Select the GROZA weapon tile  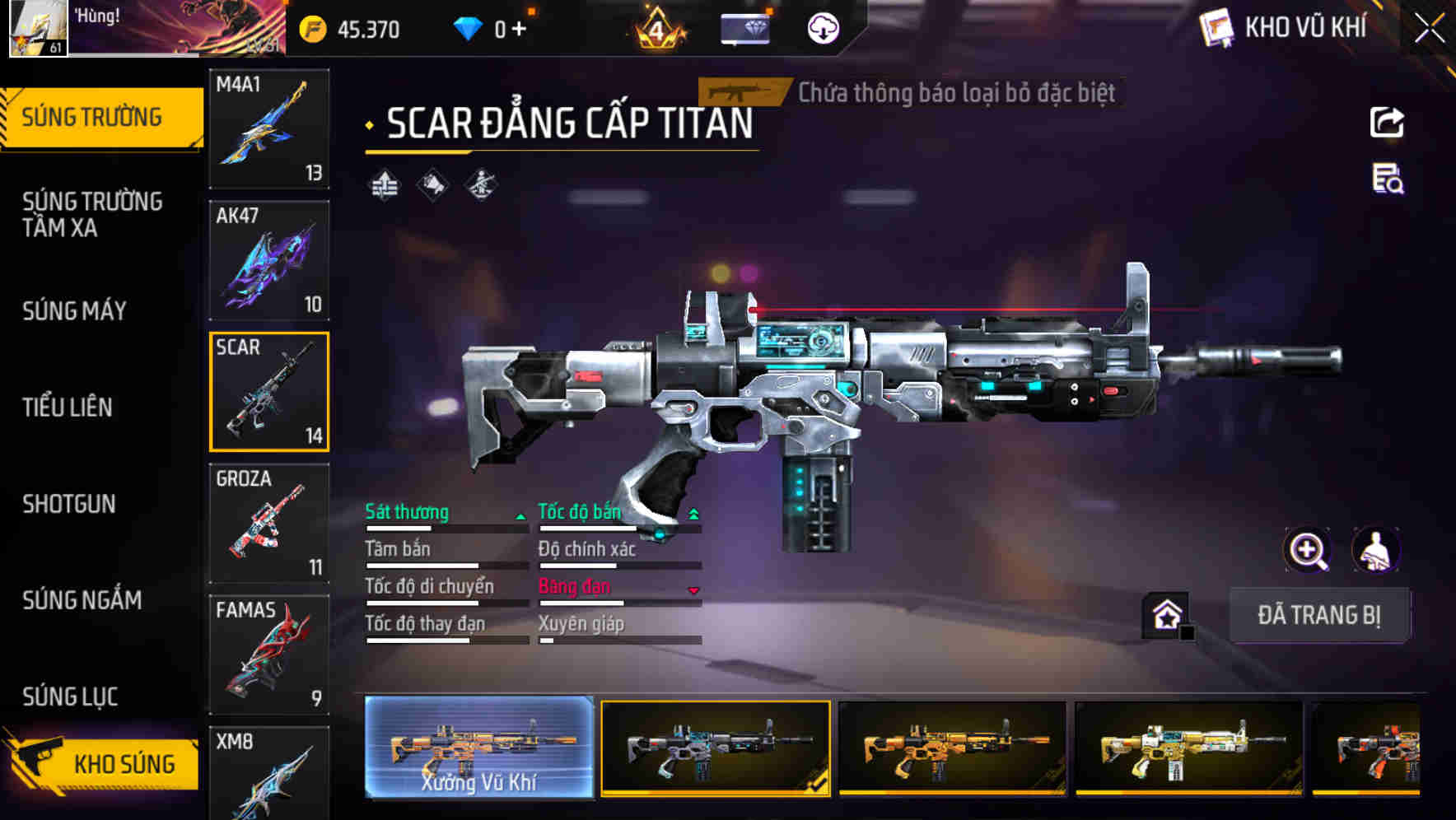(x=269, y=524)
